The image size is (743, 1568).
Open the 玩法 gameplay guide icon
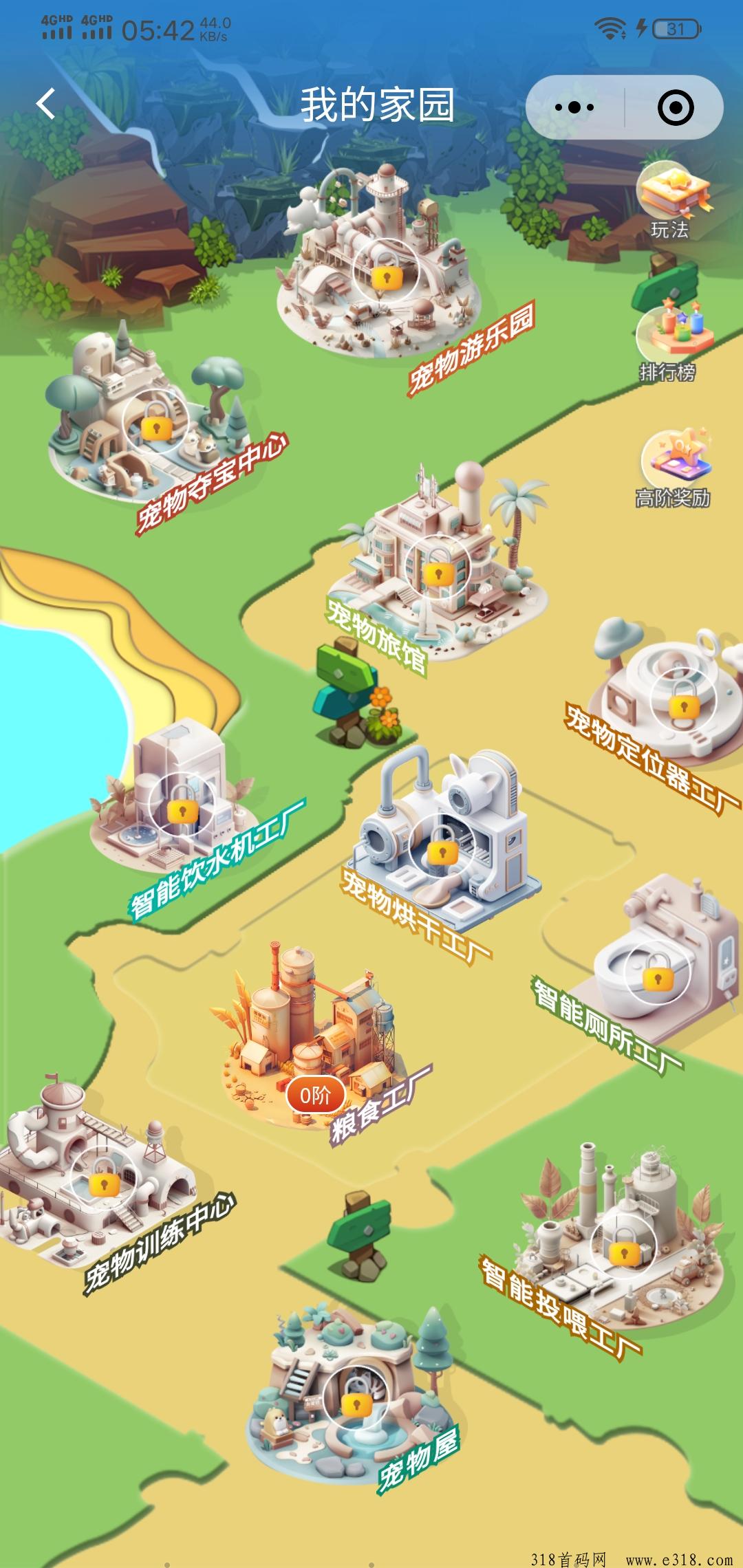coord(671,199)
